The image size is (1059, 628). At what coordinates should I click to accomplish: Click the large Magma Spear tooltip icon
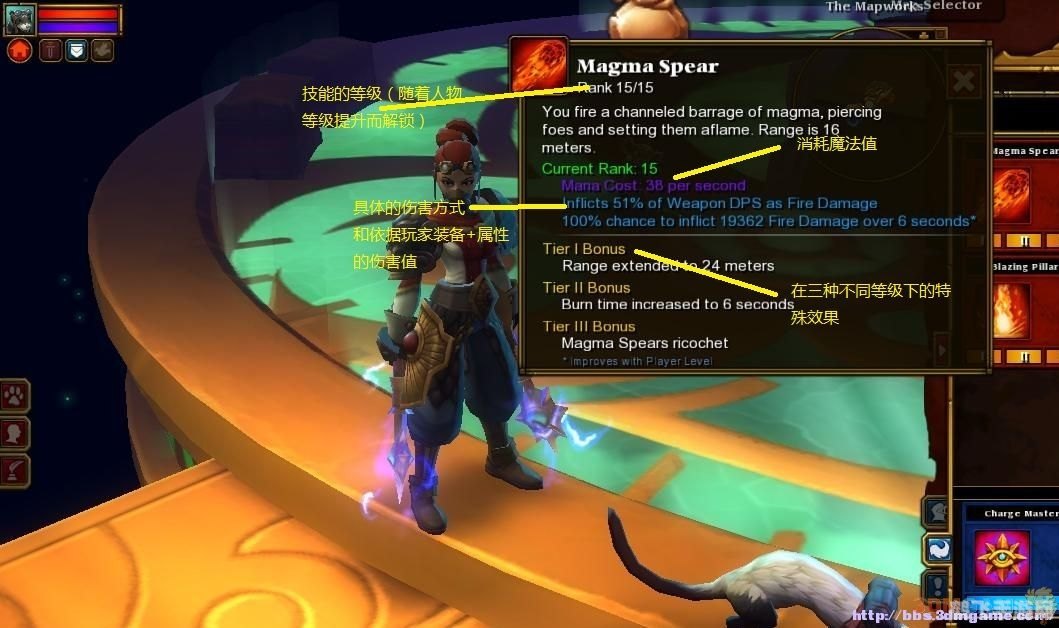click(x=539, y=69)
